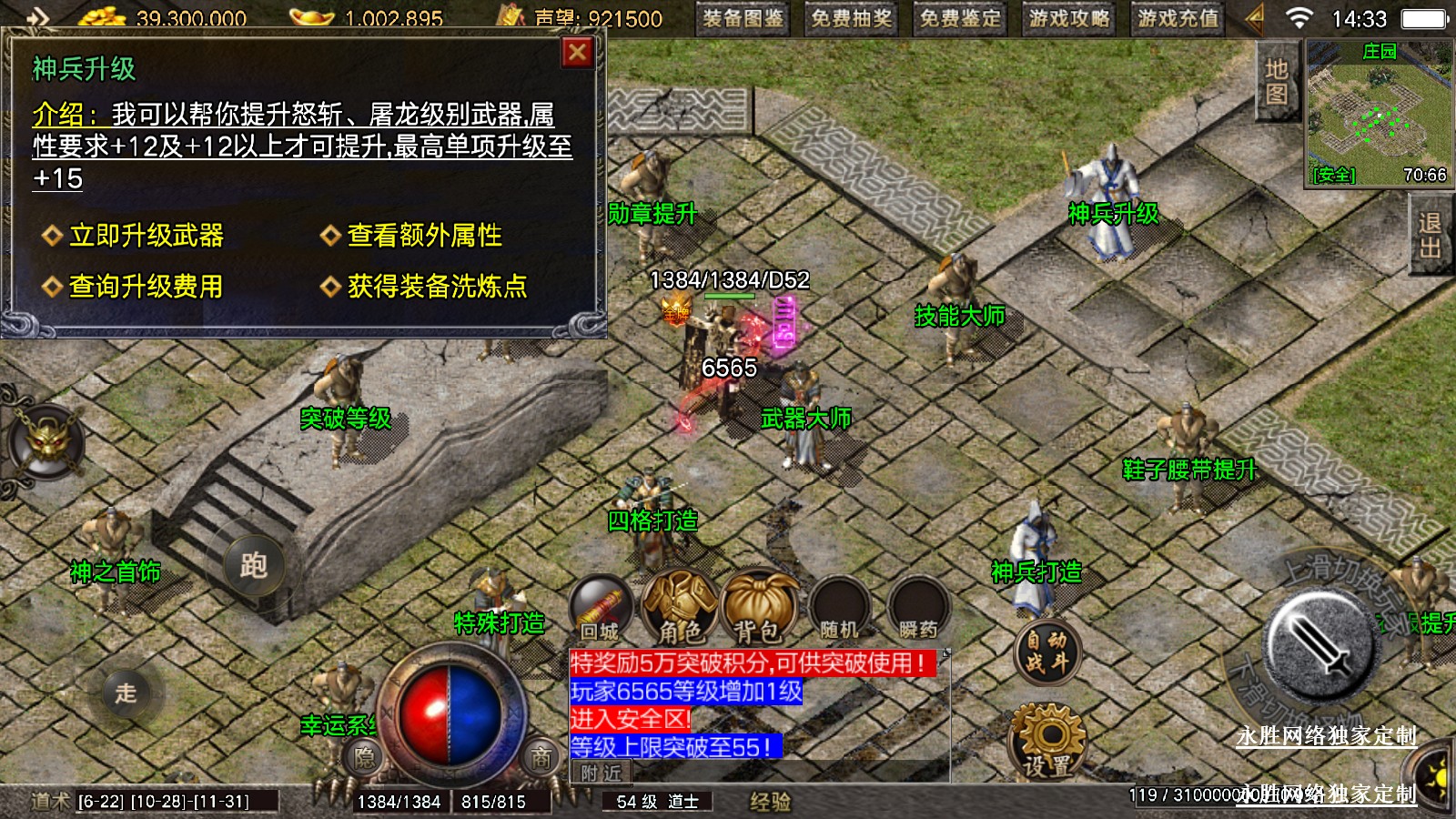Open the 装备图鉴 menu
The width and height of the screenshot is (1456, 819).
(743, 18)
